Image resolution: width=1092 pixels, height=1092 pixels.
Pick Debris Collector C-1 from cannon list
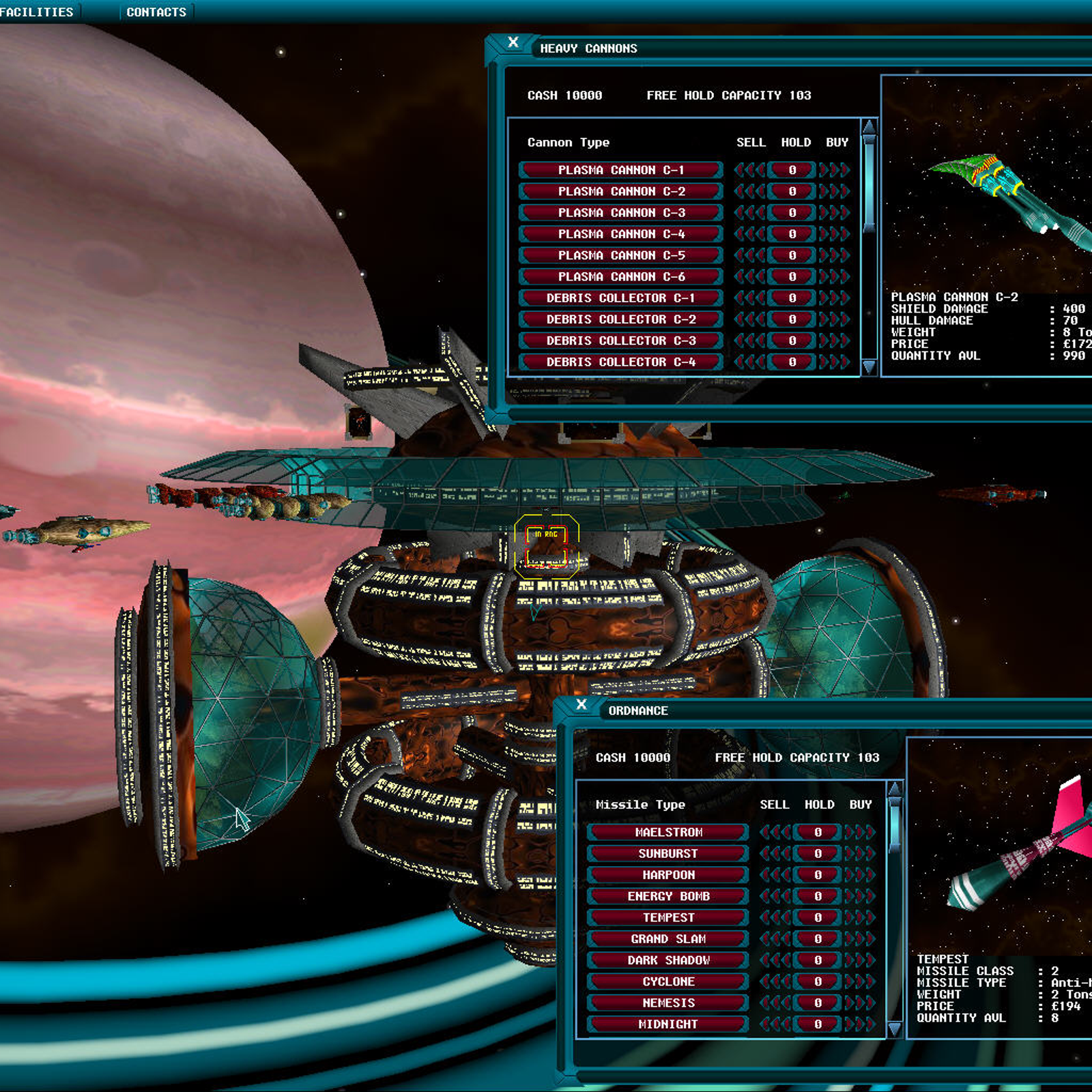point(620,298)
